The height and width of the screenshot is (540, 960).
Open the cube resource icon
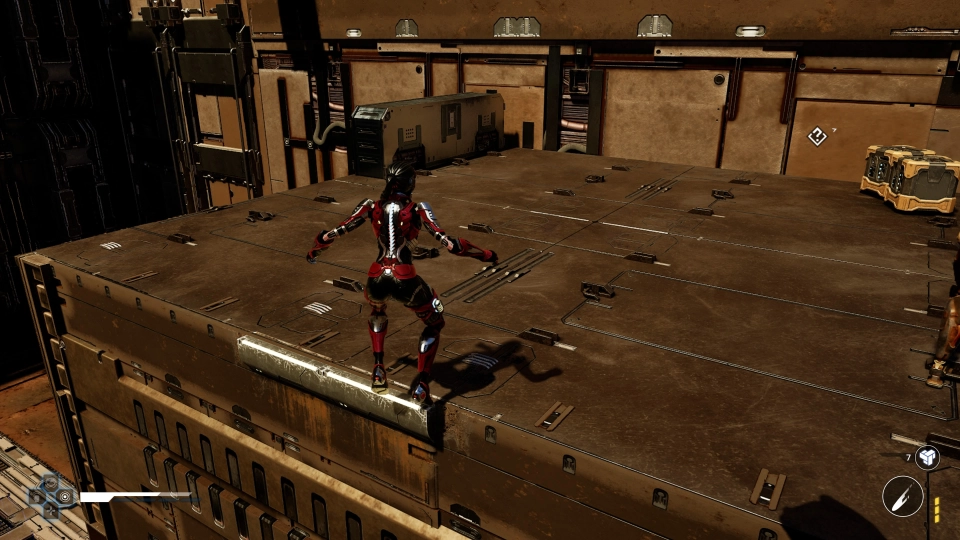(928, 458)
